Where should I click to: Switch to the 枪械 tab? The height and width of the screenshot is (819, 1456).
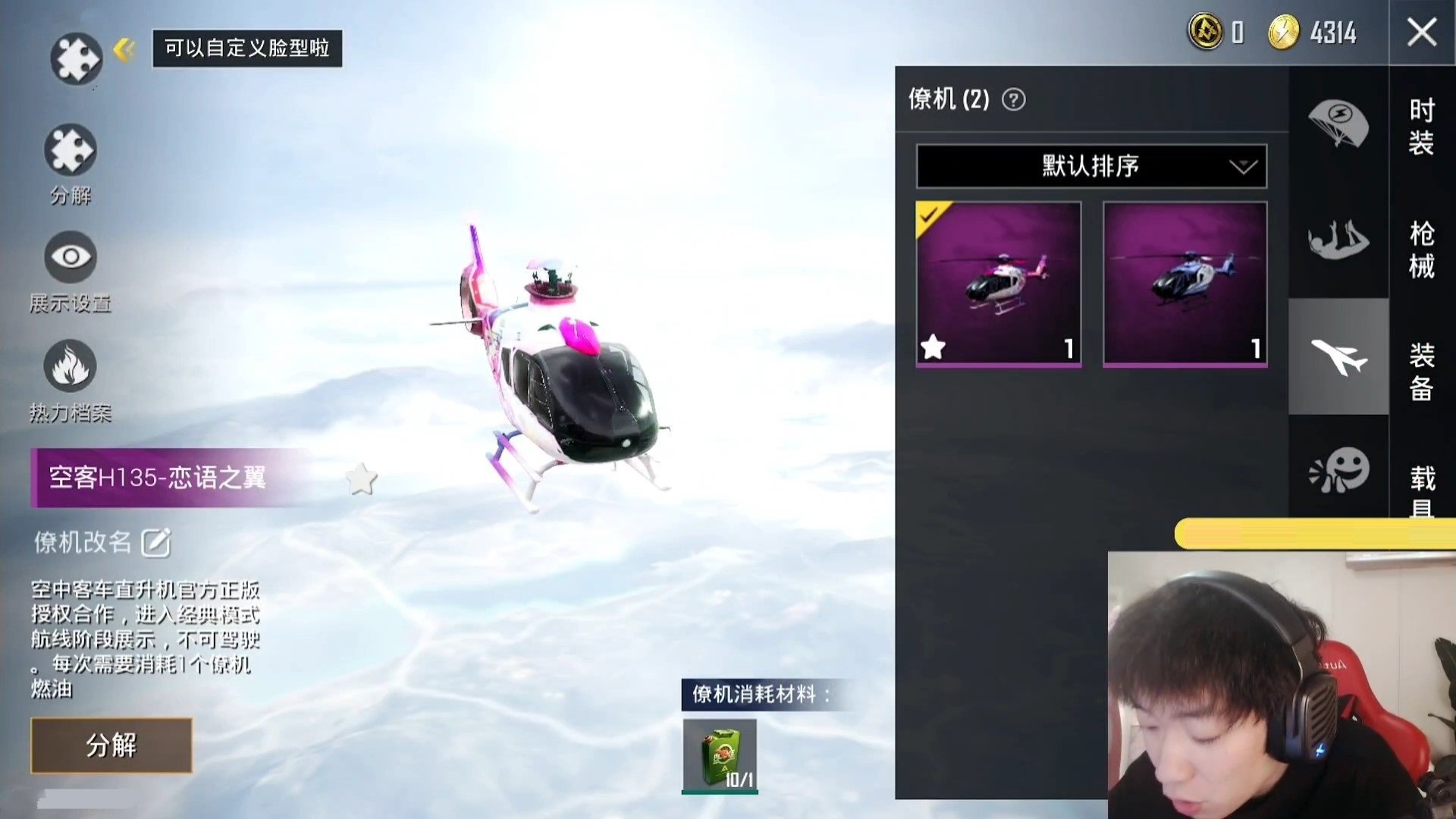pos(1421,249)
